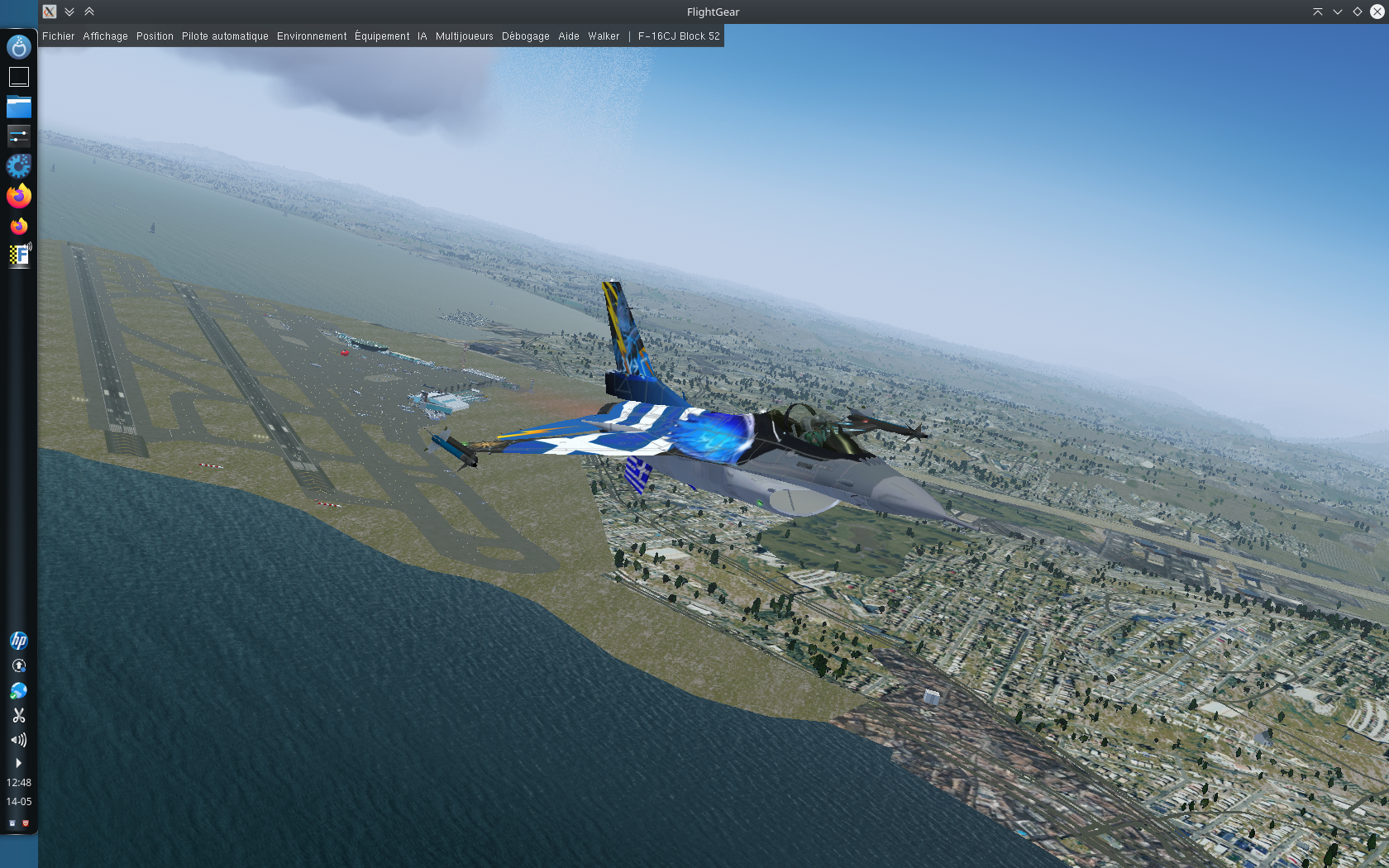Image resolution: width=1389 pixels, height=868 pixels.
Task: Open the Aide menu
Action: pyautogui.click(x=568, y=36)
